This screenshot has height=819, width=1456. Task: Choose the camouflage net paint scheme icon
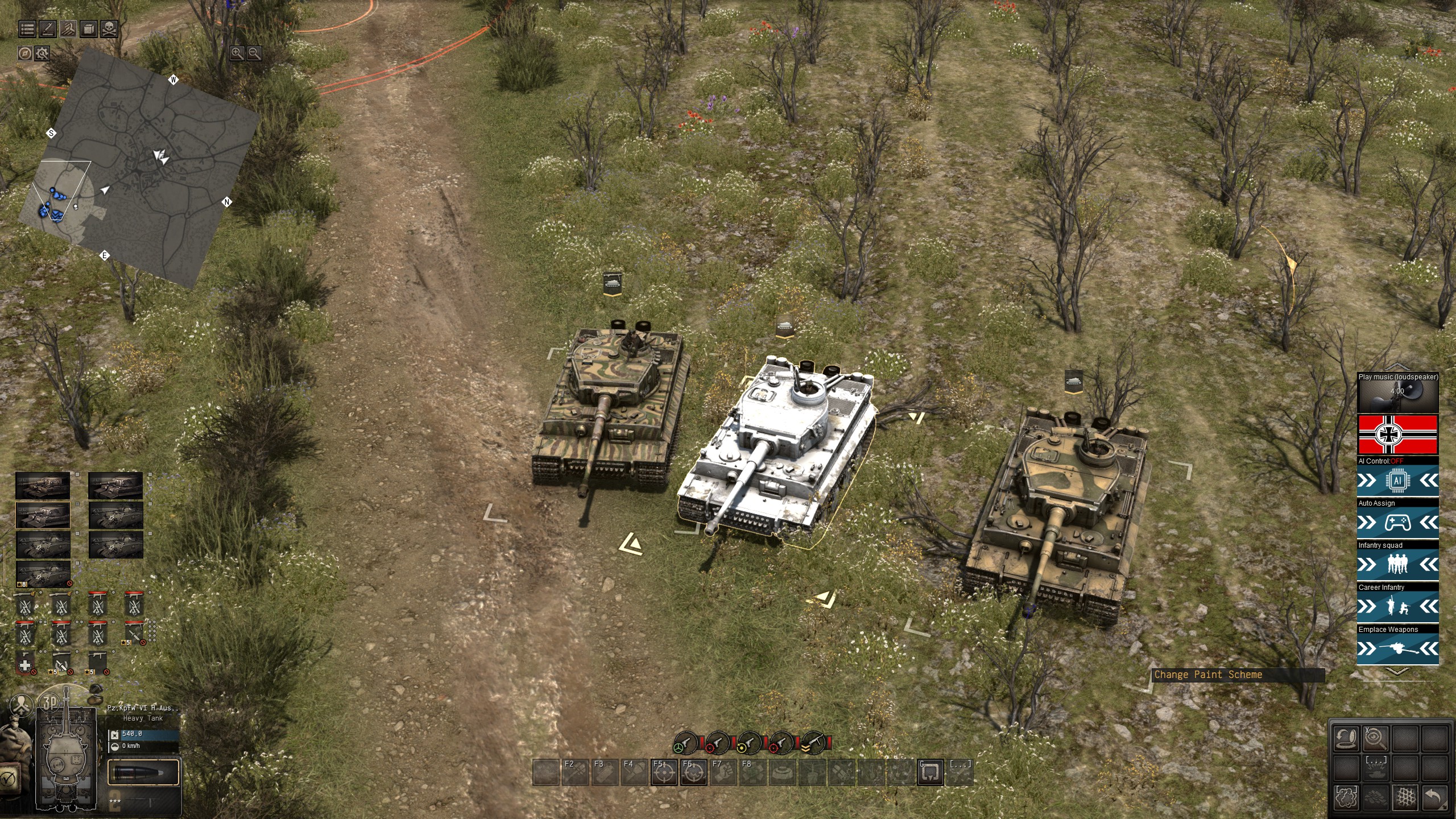[1405, 797]
